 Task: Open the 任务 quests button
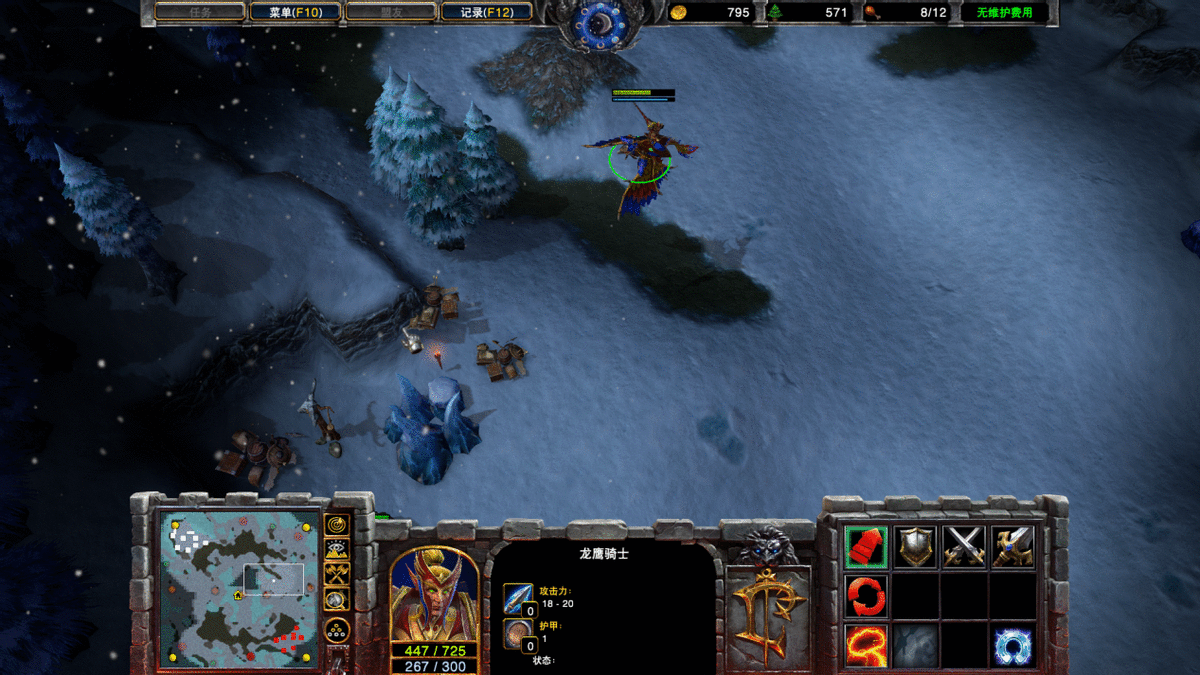(x=201, y=13)
